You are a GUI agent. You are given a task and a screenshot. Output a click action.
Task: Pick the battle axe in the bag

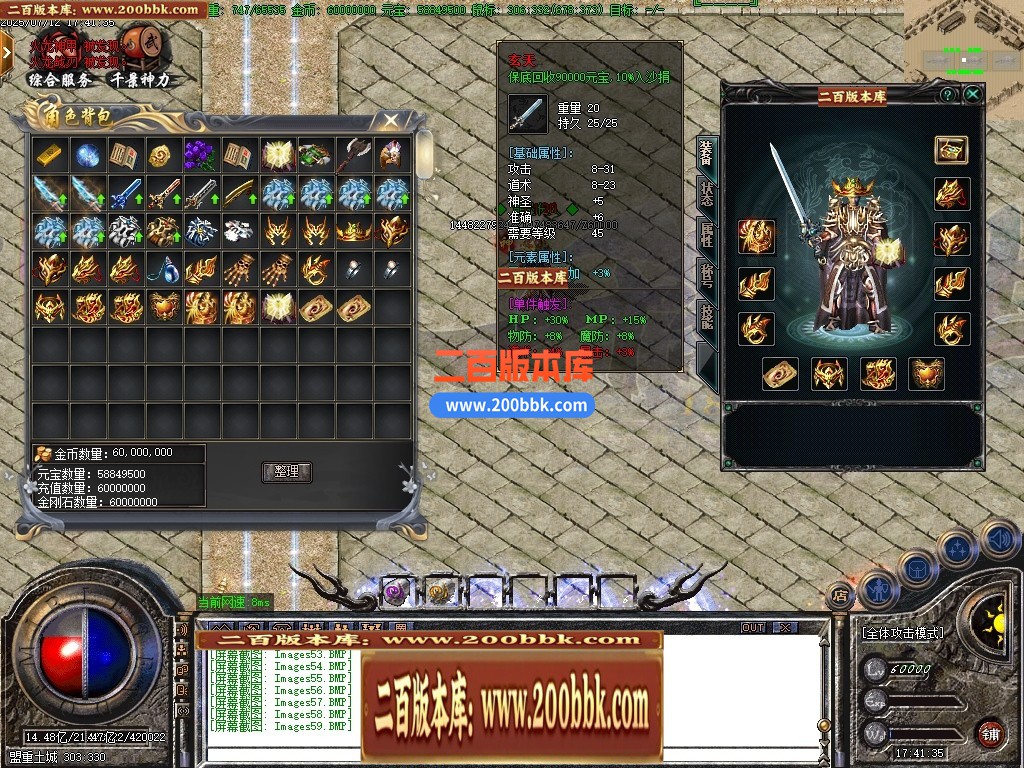(x=354, y=156)
